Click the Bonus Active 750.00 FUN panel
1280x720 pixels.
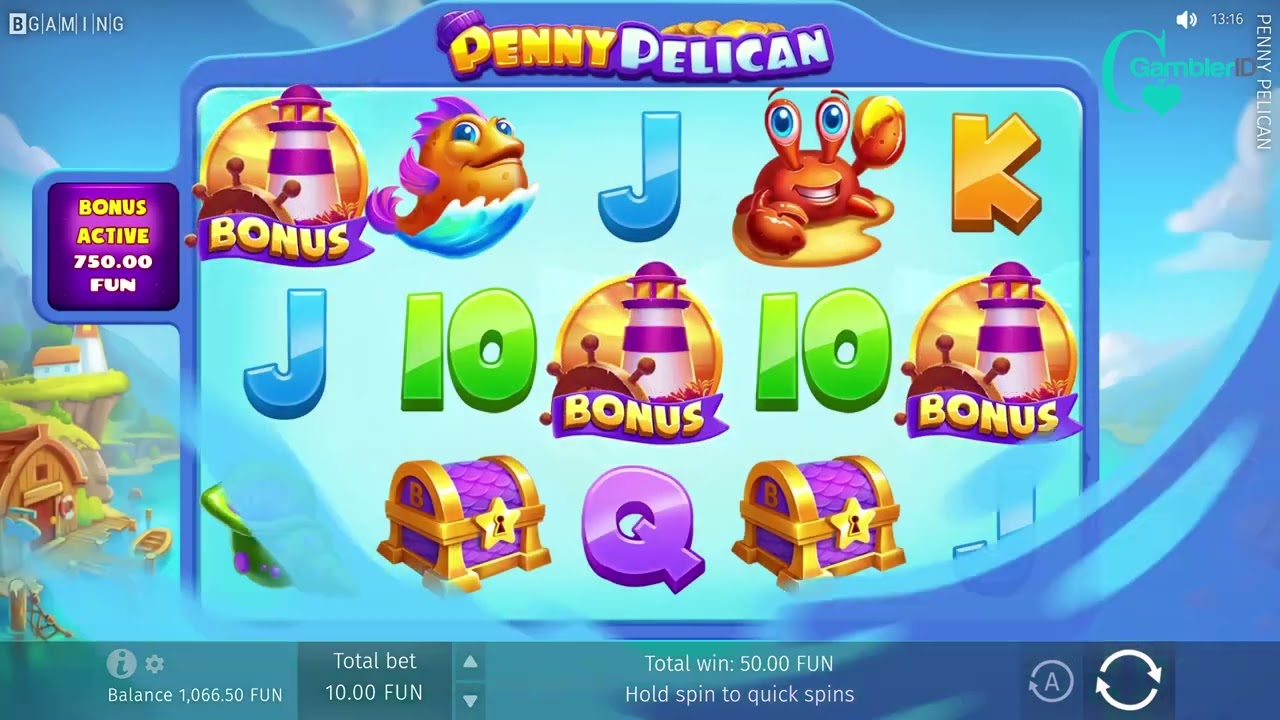(113, 246)
